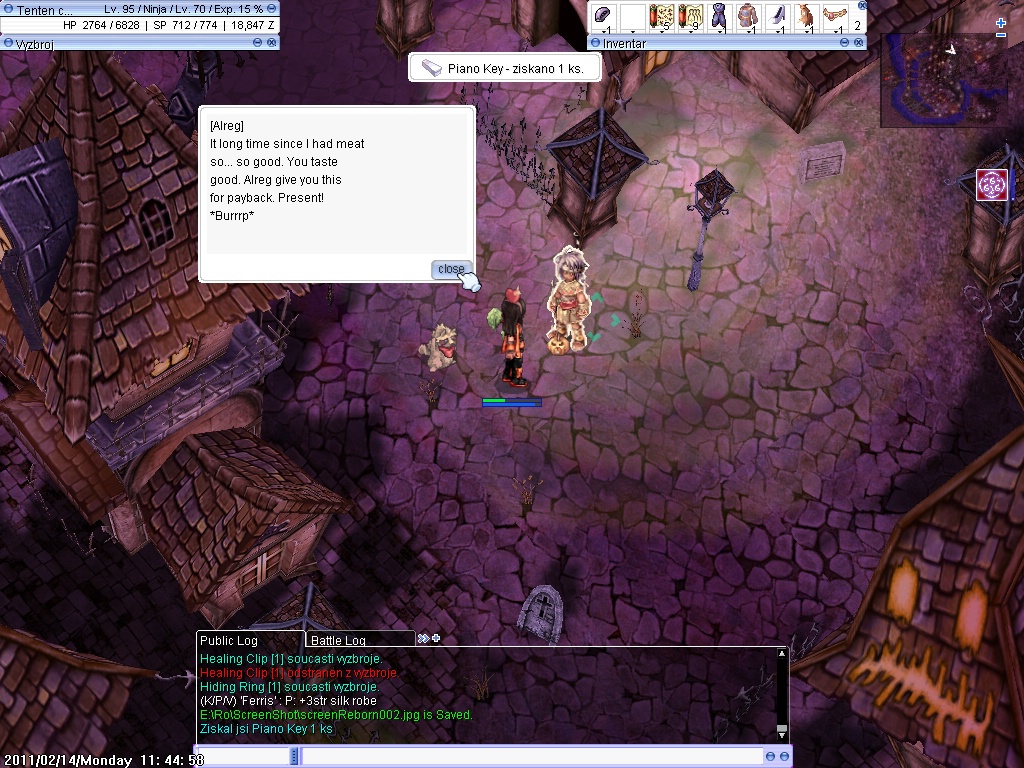The image size is (1024, 768).
Task: Close the Vyzbroj equipment window
Action: click(272, 43)
